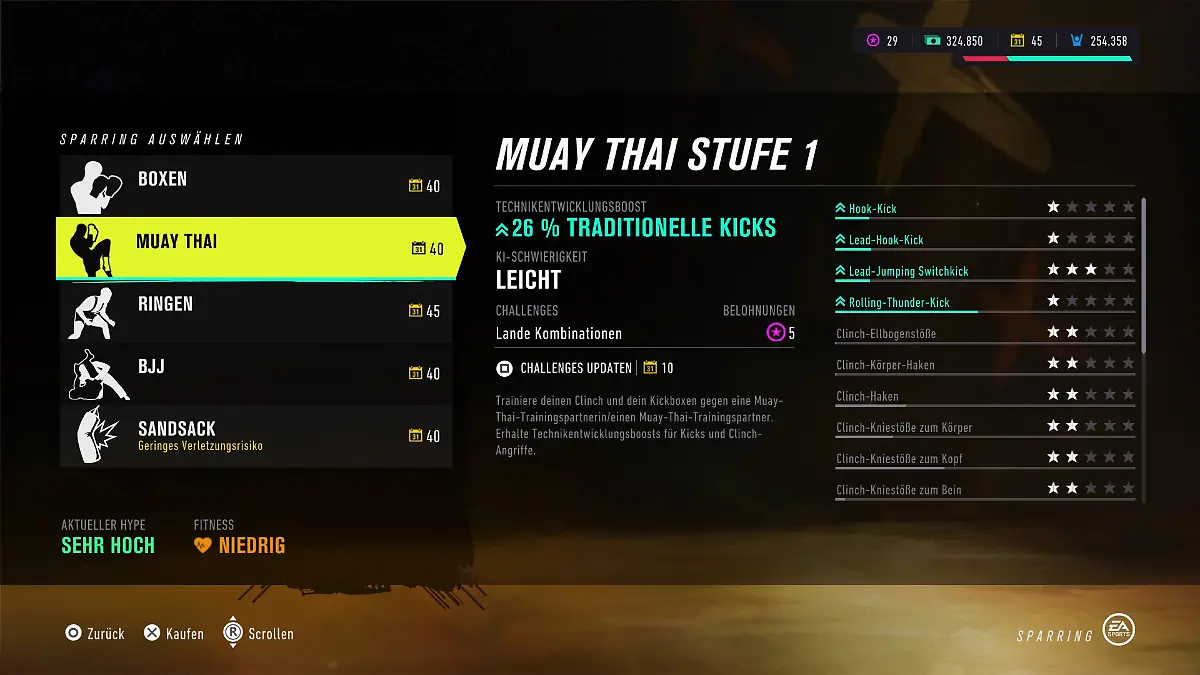
Task: Activate Challenges Updaten option
Action: (x=575, y=368)
